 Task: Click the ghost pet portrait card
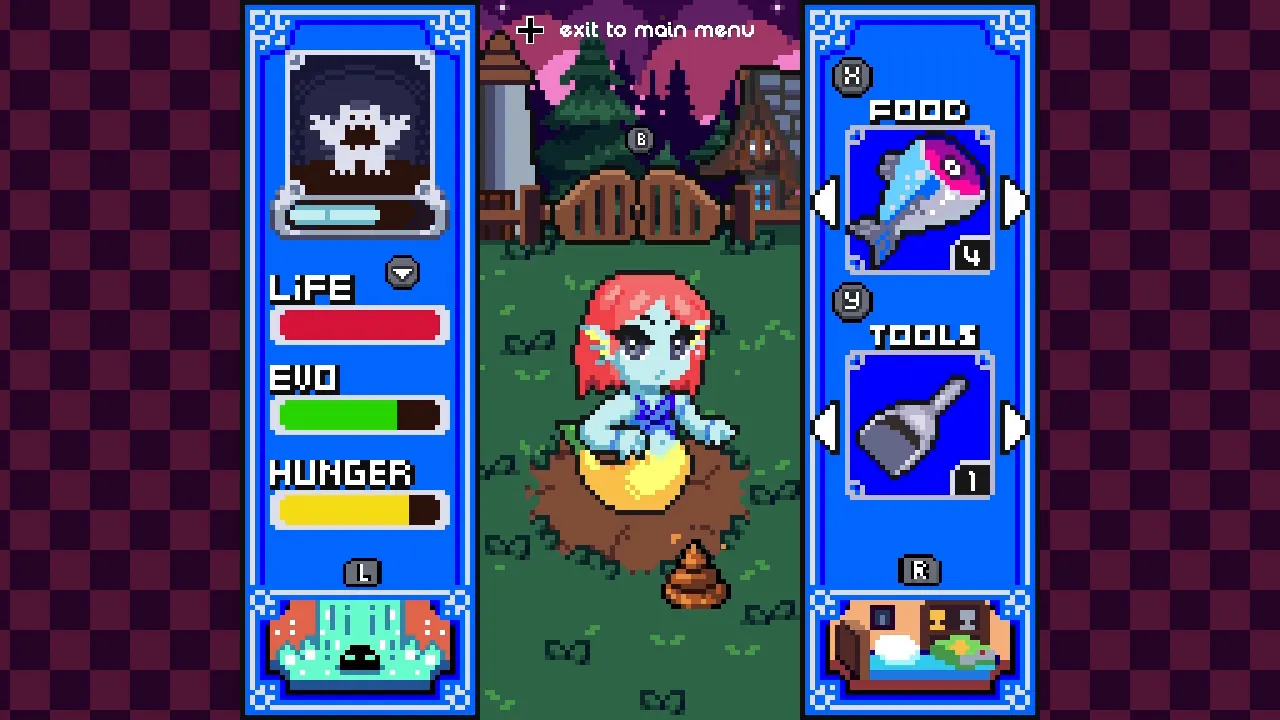(359, 140)
